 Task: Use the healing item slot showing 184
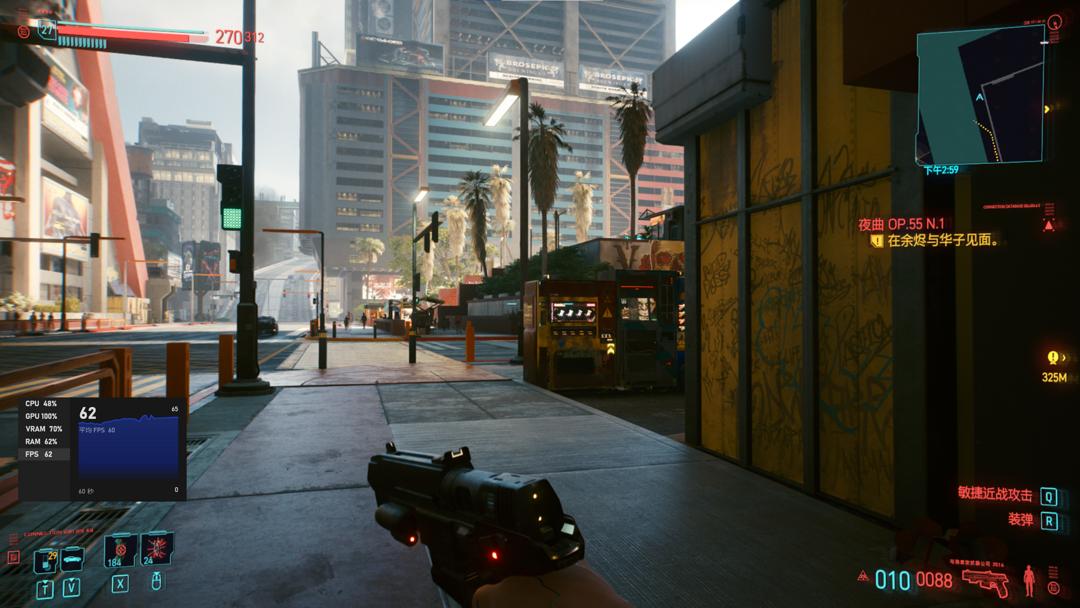click(120, 551)
